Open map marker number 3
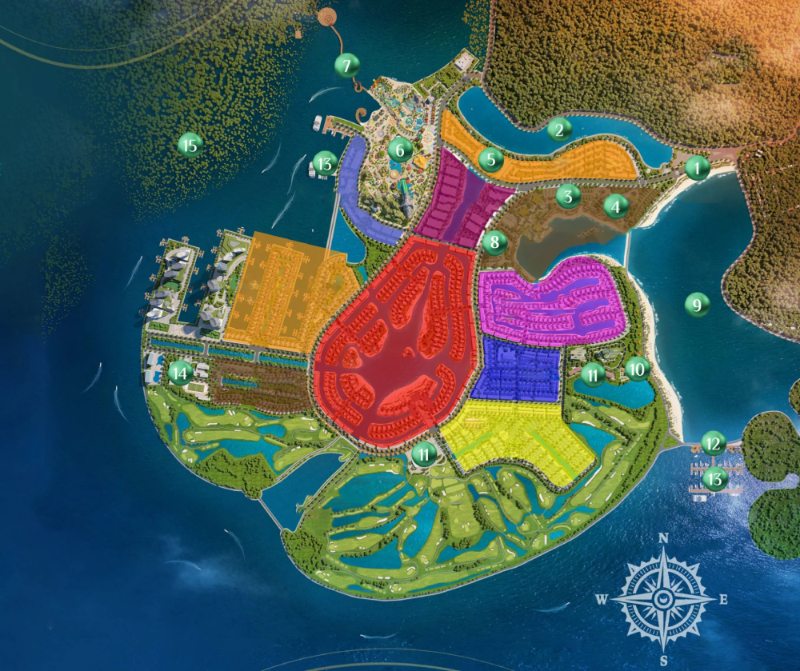This screenshot has width=800, height=671. point(569,196)
